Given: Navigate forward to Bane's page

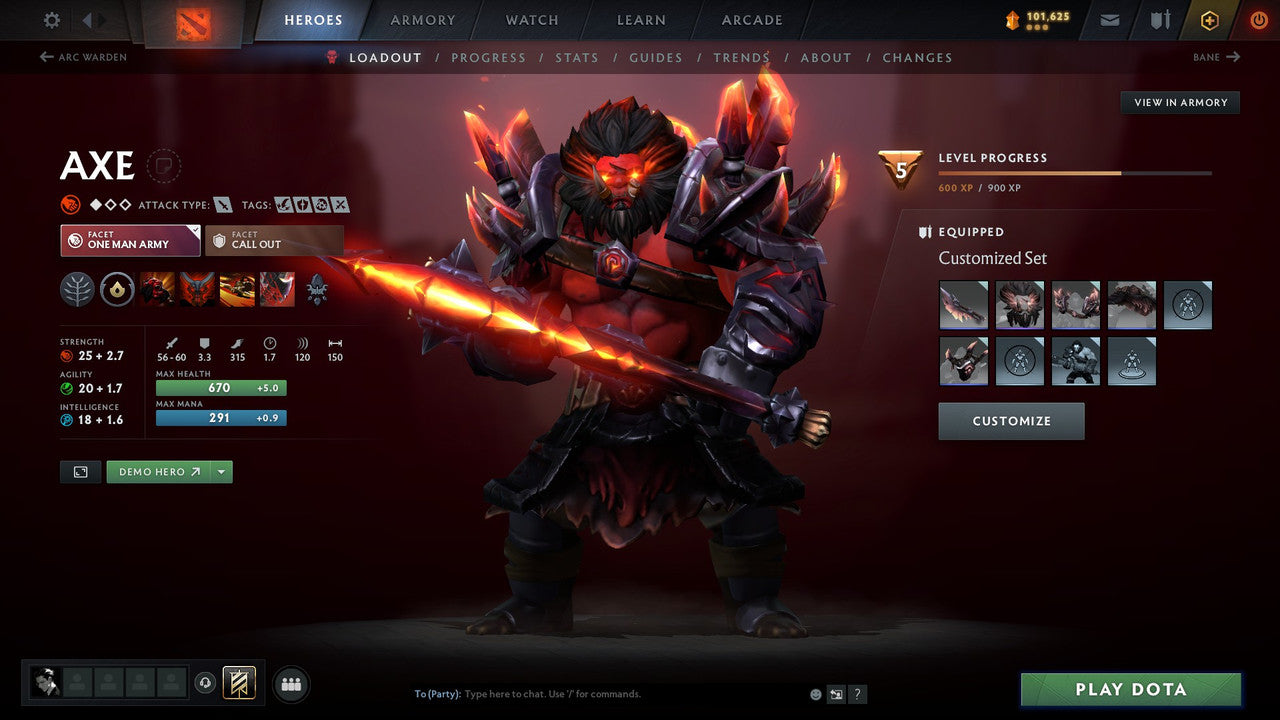Looking at the screenshot, I should [x=1217, y=57].
